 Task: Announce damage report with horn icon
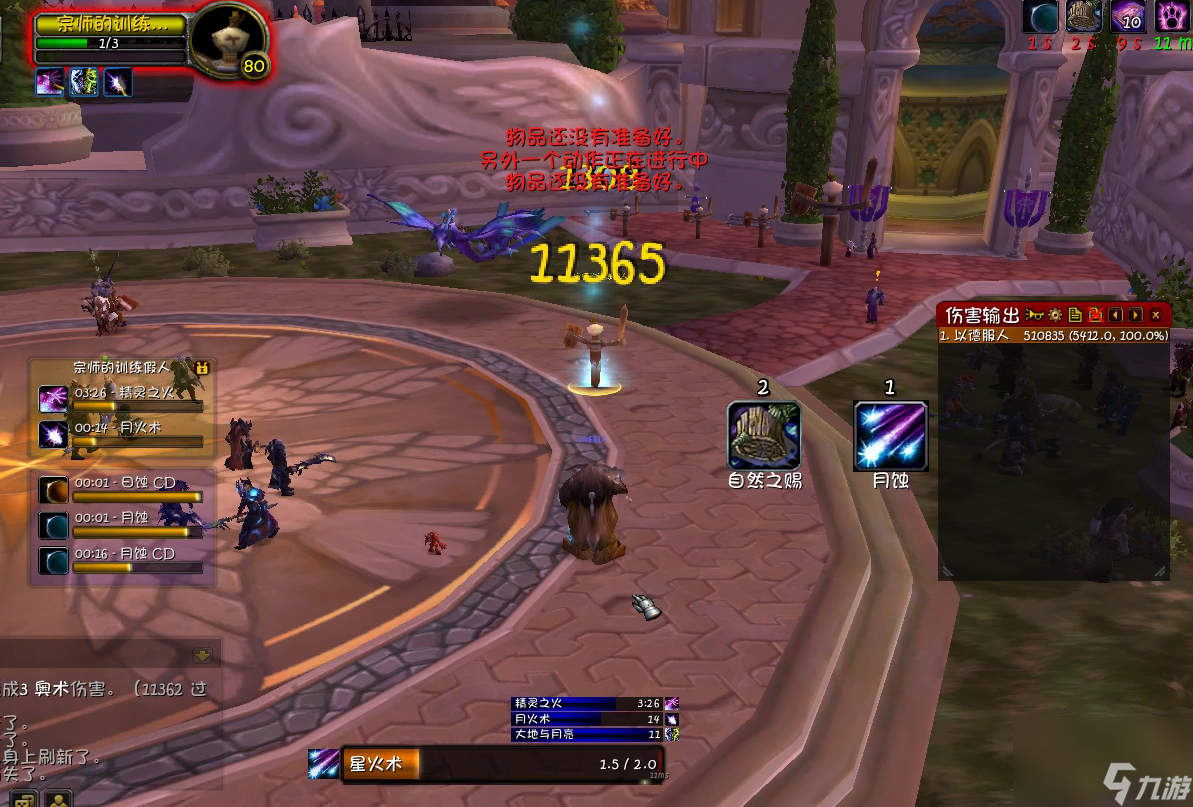coord(1034,315)
